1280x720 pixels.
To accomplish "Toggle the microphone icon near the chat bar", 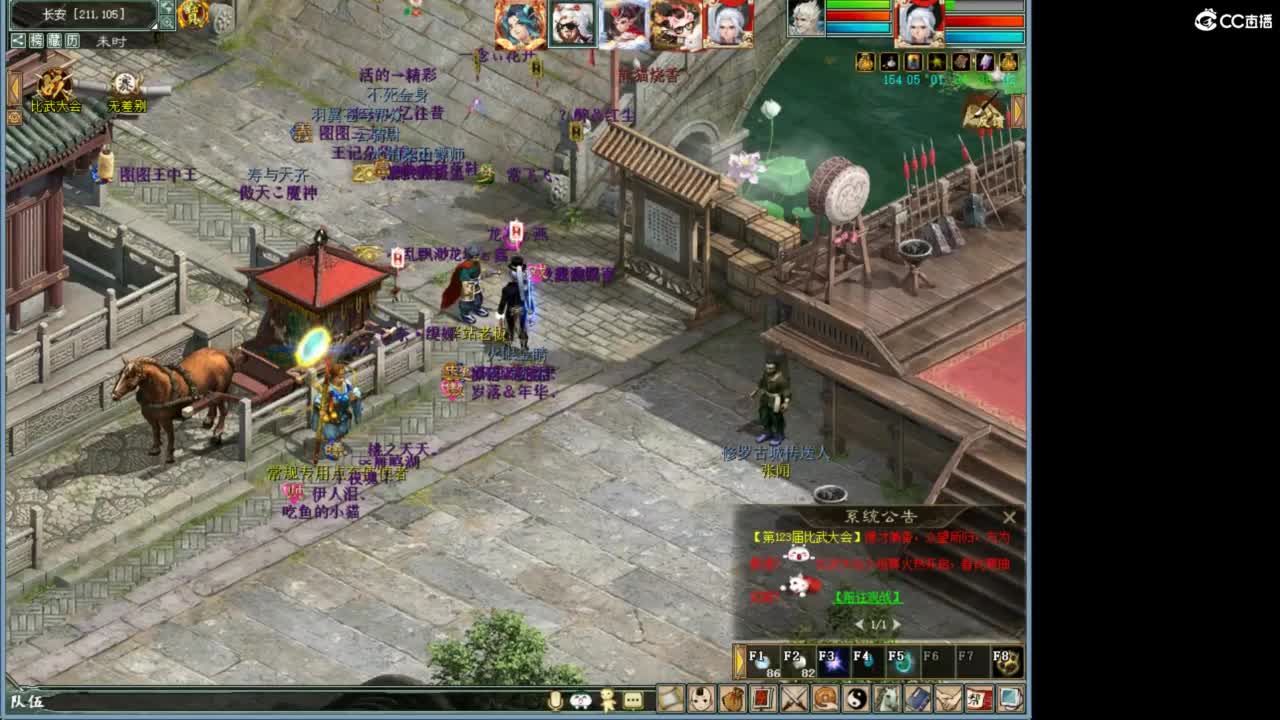I will pyautogui.click(x=554, y=702).
